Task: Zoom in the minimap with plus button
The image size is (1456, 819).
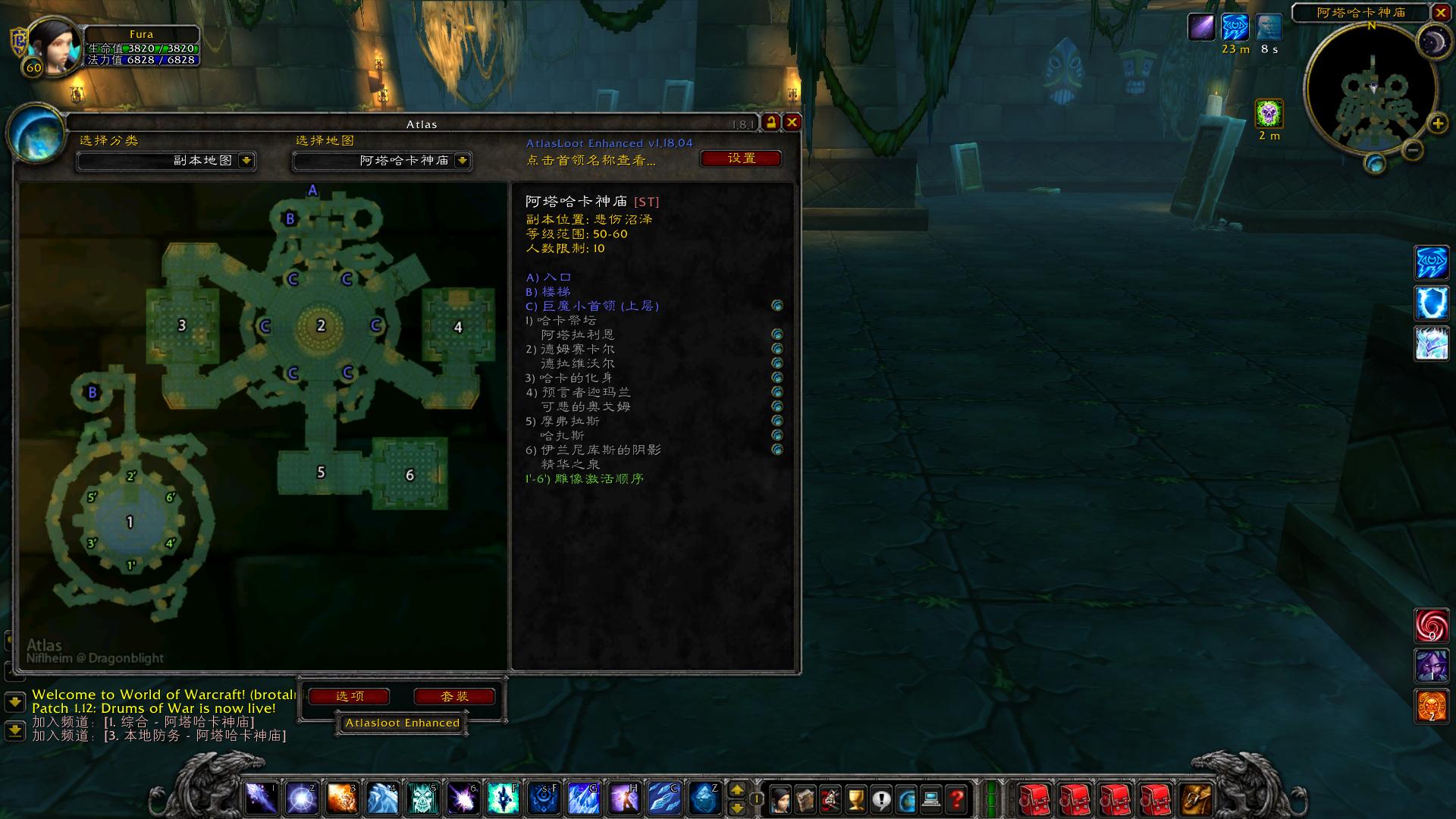Action: (x=1437, y=124)
